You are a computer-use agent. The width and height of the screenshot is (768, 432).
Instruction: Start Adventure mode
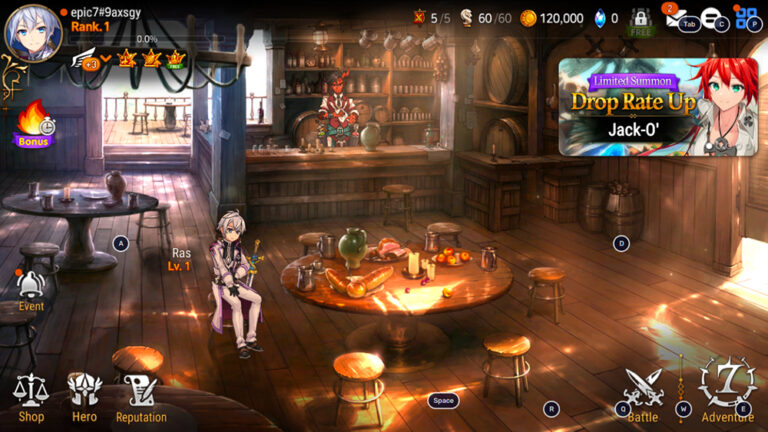pyautogui.click(x=727, y=390)
